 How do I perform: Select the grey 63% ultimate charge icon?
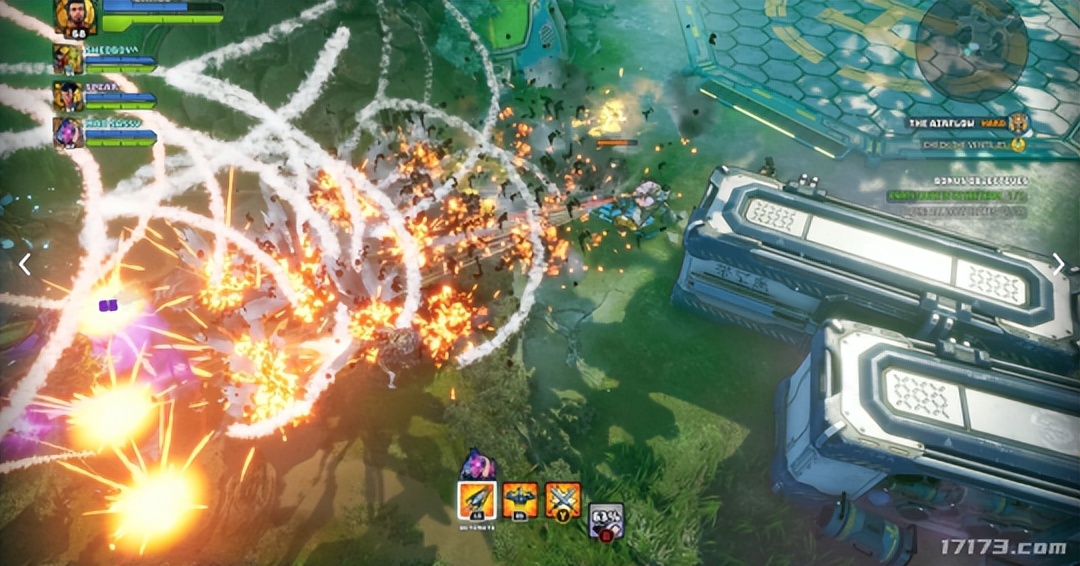(x=605, y=520)
